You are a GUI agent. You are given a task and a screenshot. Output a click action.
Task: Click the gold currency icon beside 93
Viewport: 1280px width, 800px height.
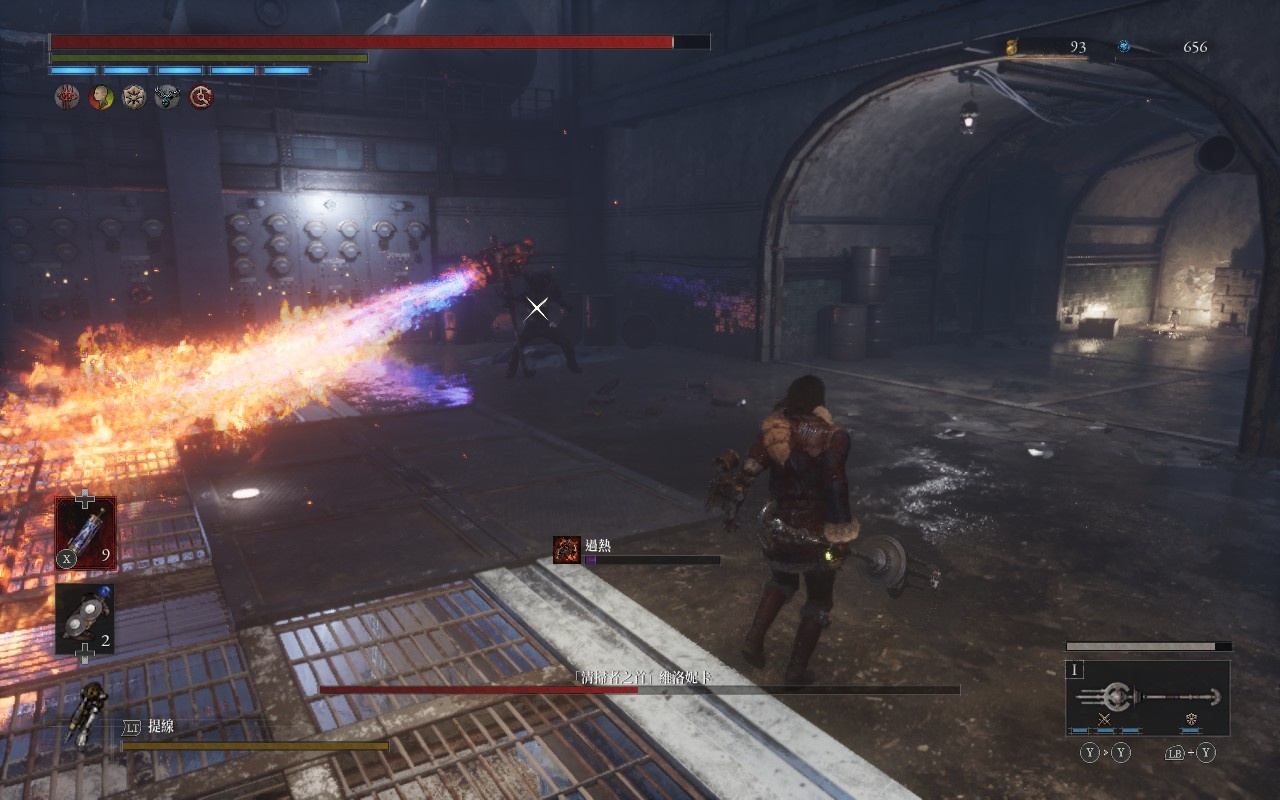tap(1012, 47)
